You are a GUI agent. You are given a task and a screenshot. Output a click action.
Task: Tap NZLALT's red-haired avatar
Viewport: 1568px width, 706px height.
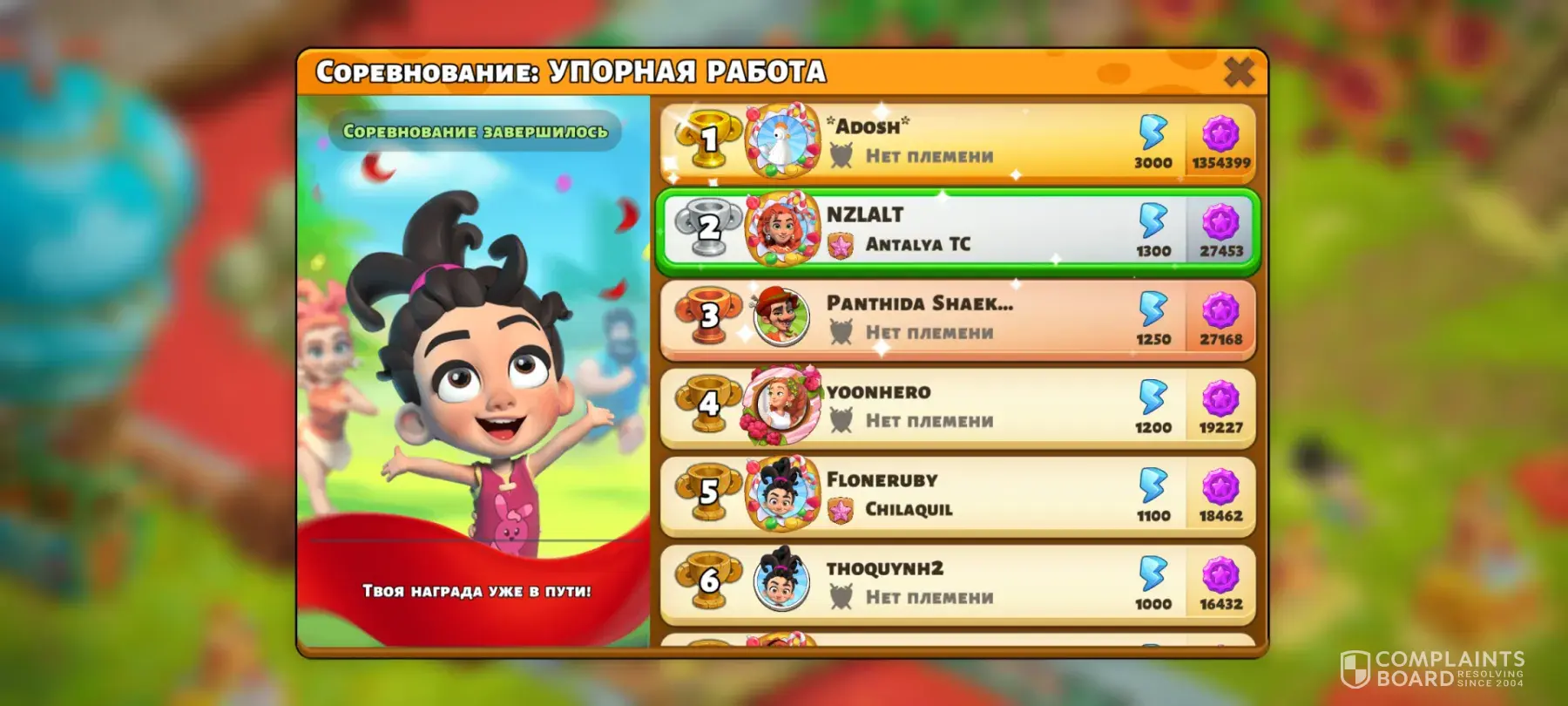click(781, 229)
